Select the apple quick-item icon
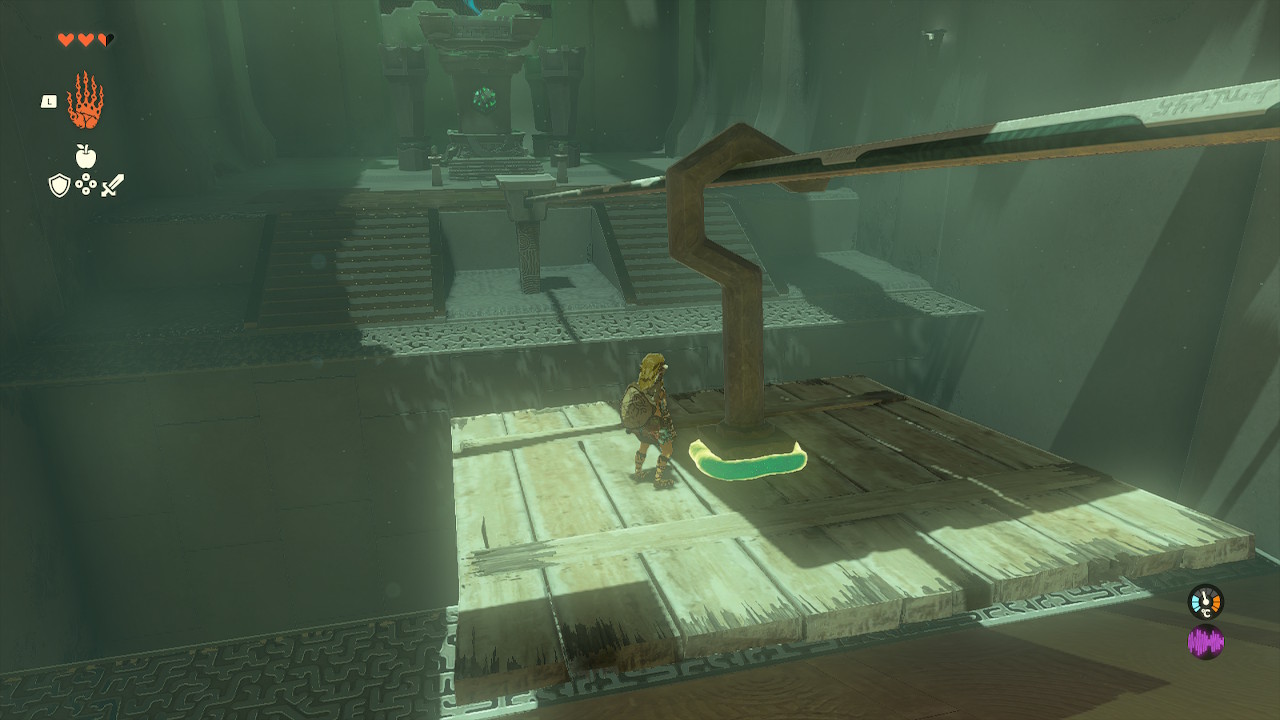Image resolution: width=1280 pixels, height=720 pixels. 86,156
